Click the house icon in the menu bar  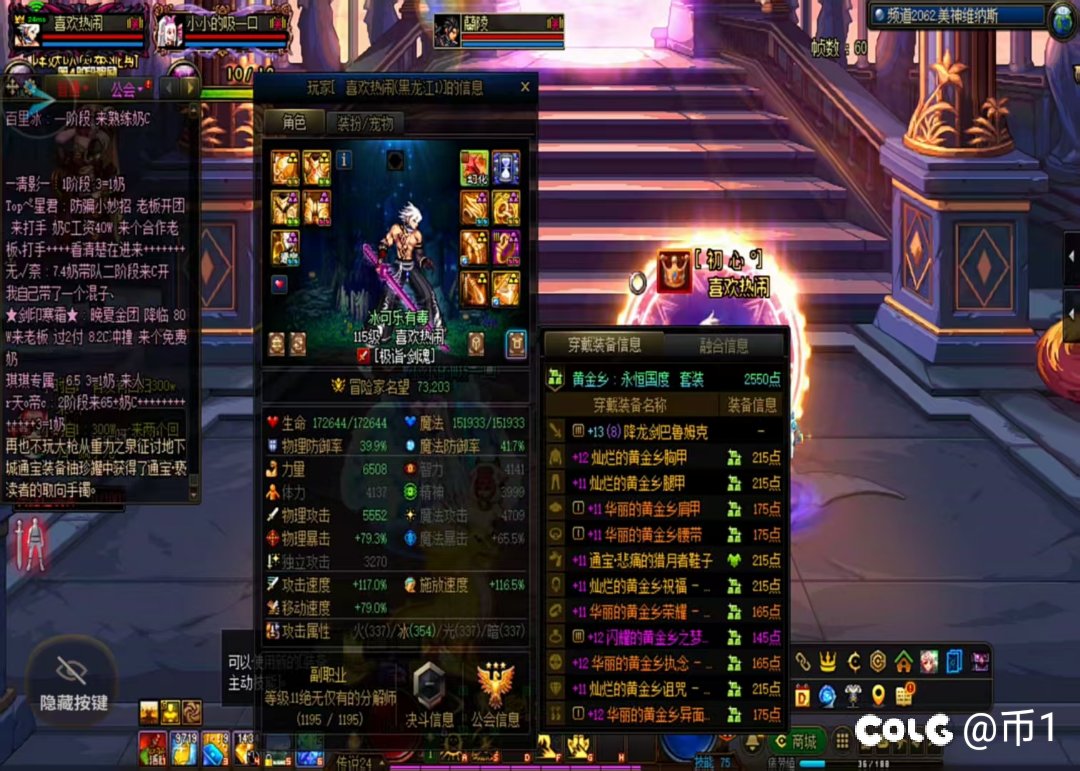tap(903, 661)
